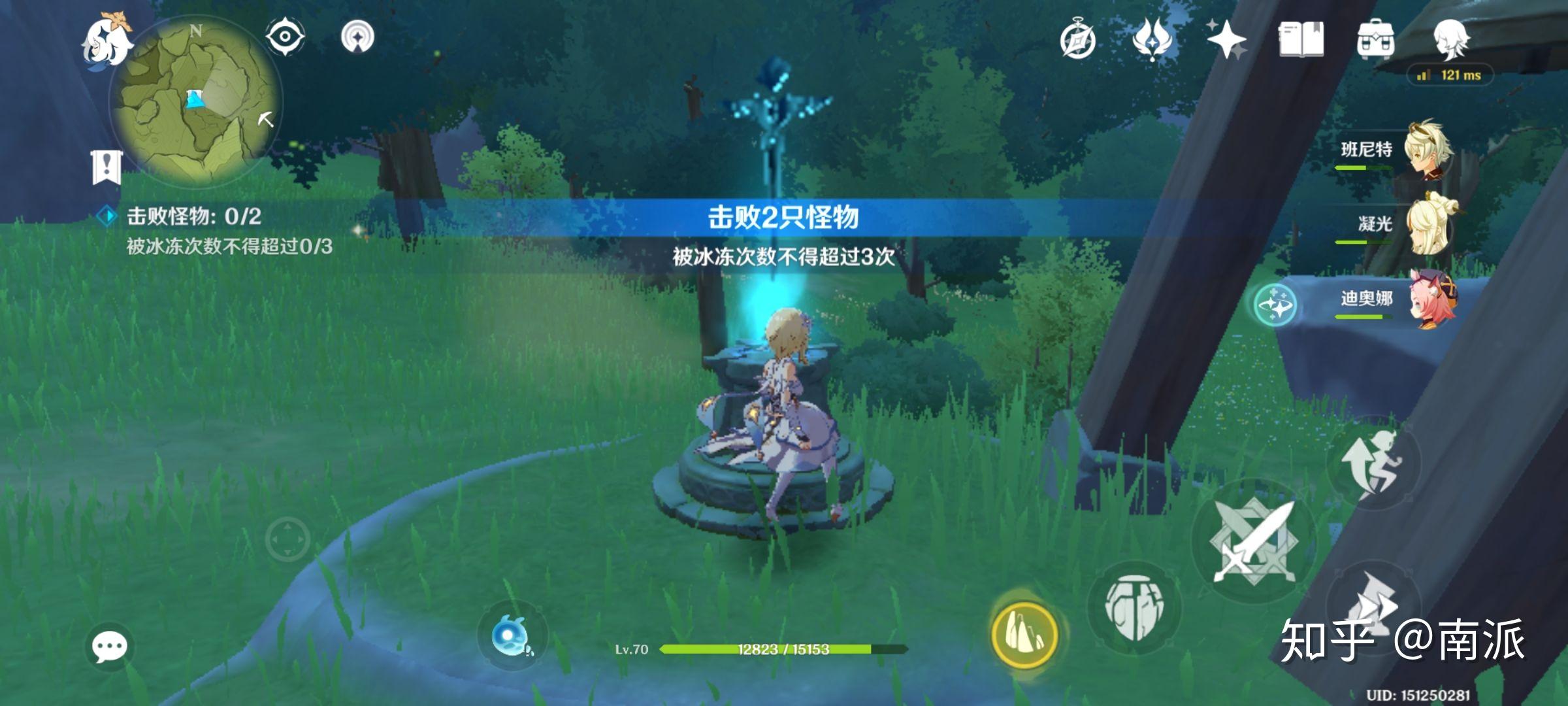The image size is (1568, 706).
Task: Open the in-game chat bubble
Action: tap(111, 647)
